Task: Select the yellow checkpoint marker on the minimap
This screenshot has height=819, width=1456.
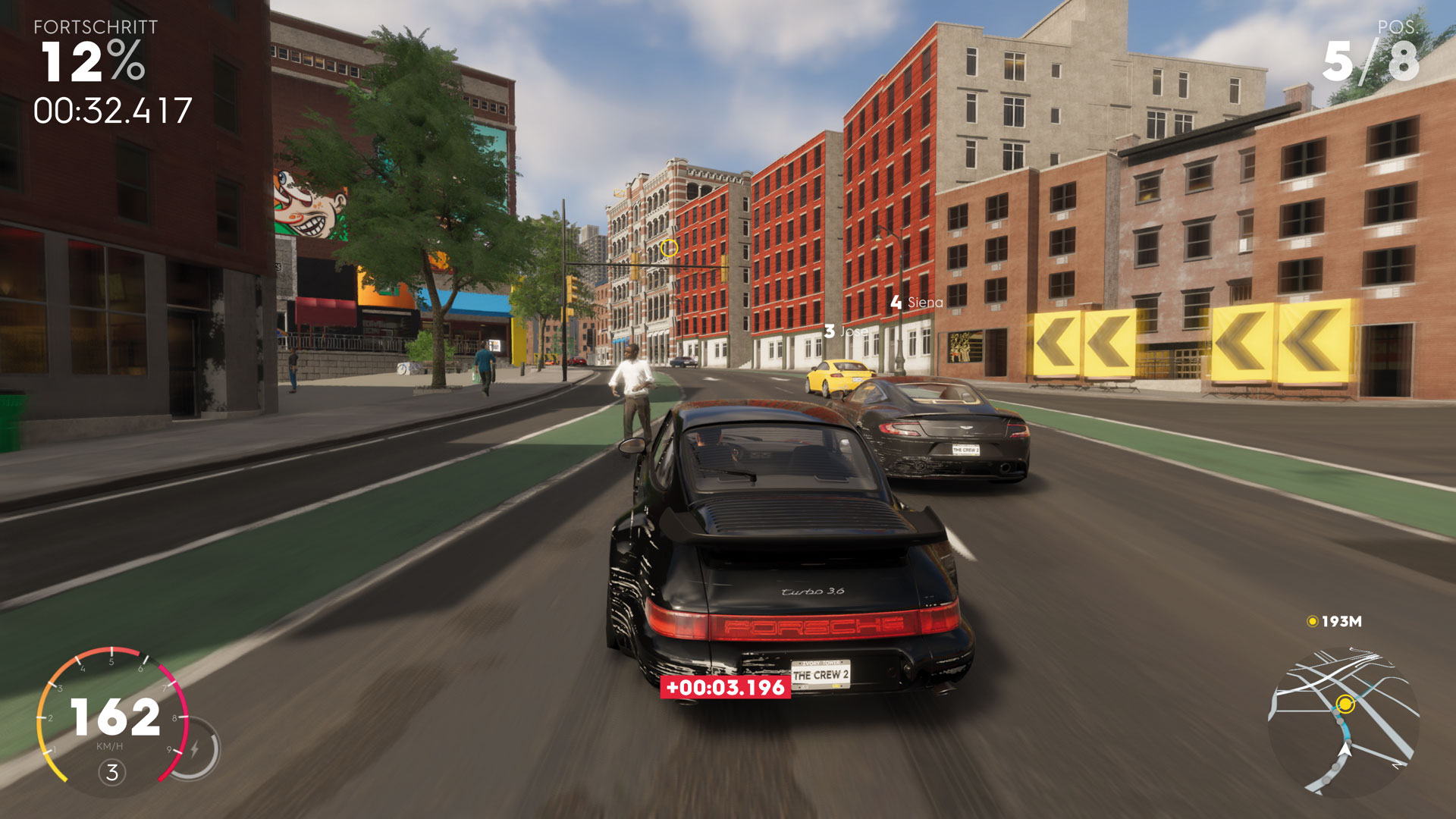Action: (x=1345, y=704)
